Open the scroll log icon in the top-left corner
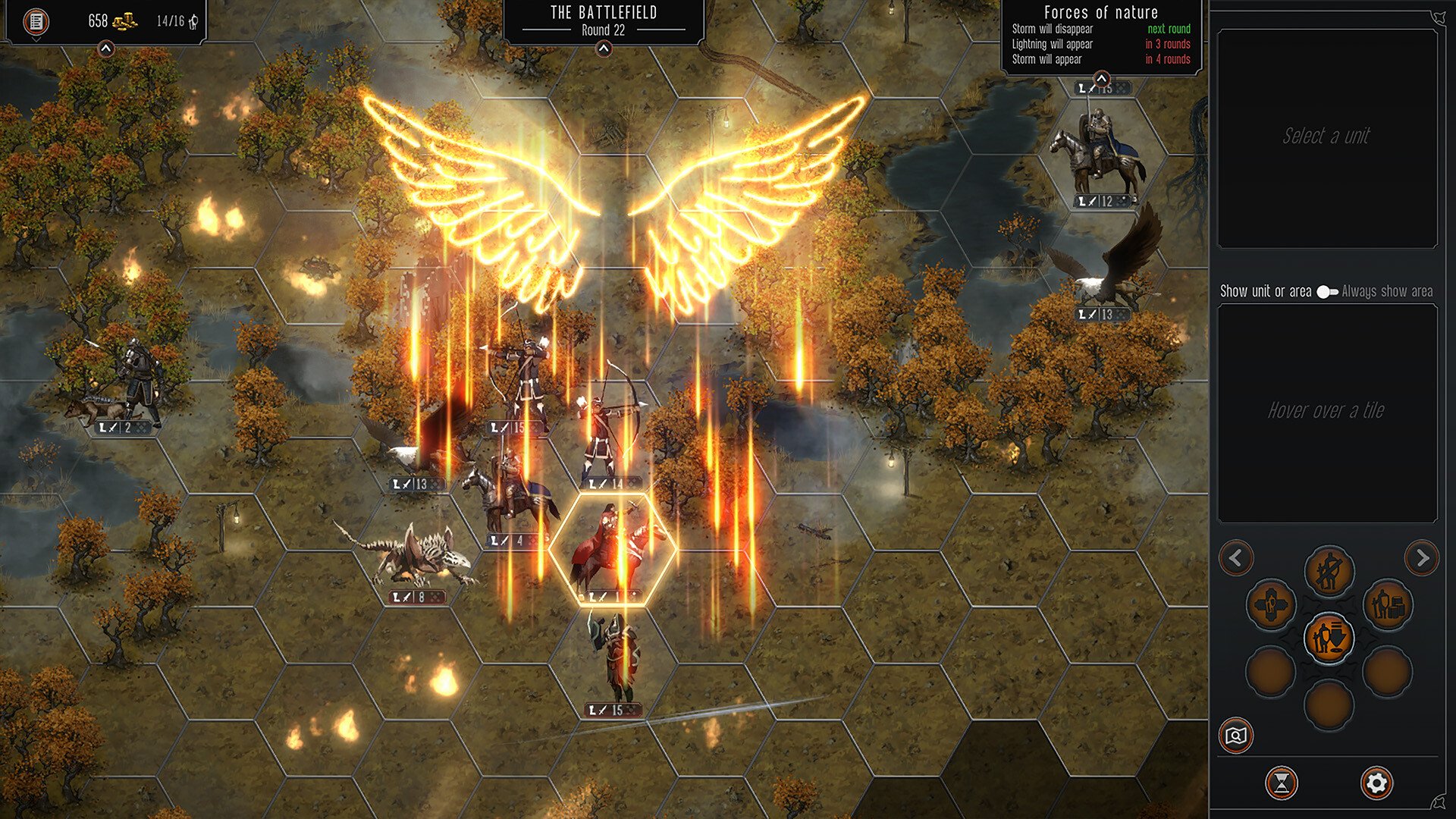The height and width of the screenshot is (819, 1456). (36, 21)
